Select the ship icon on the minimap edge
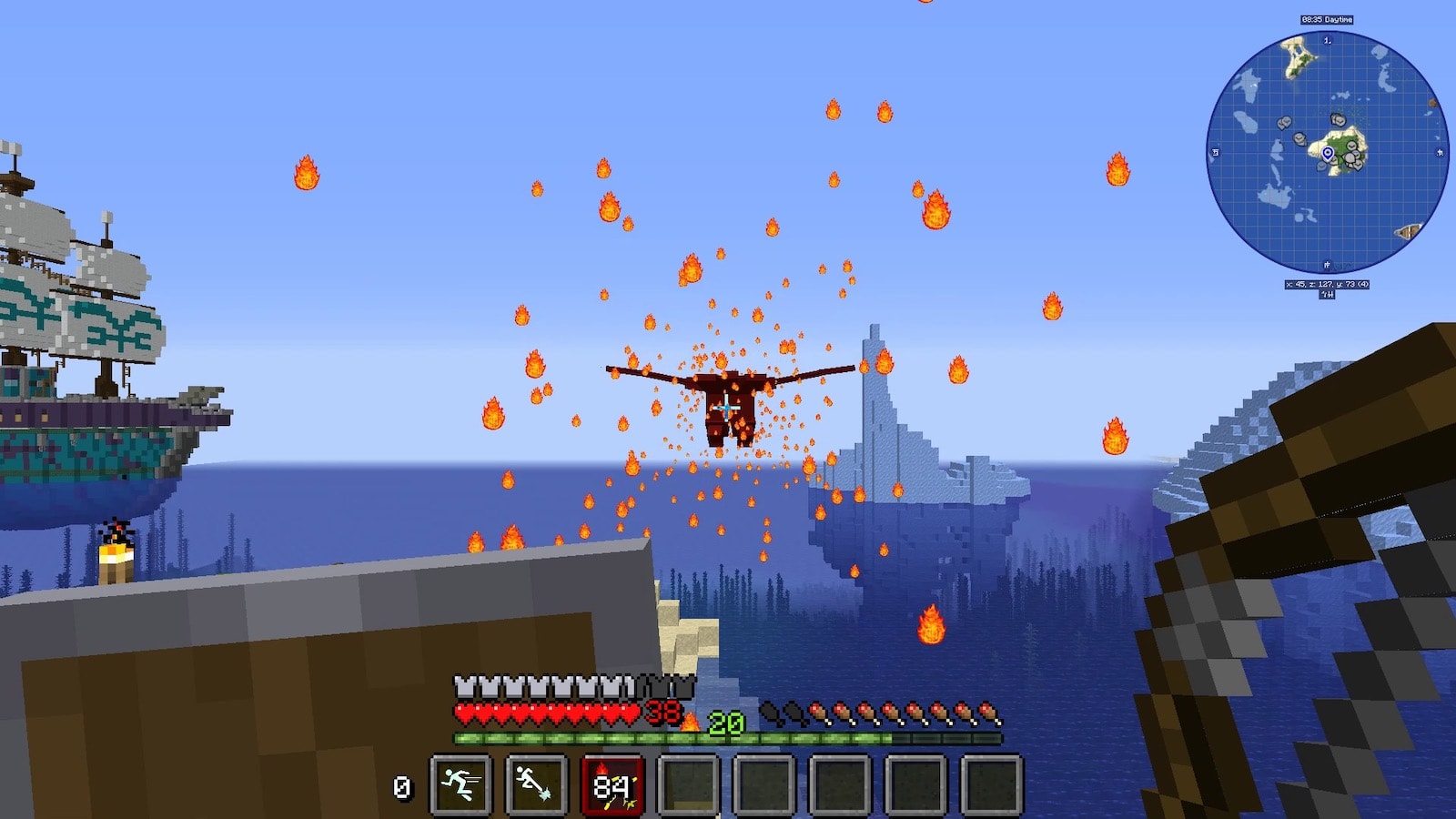 [1408, 232]
